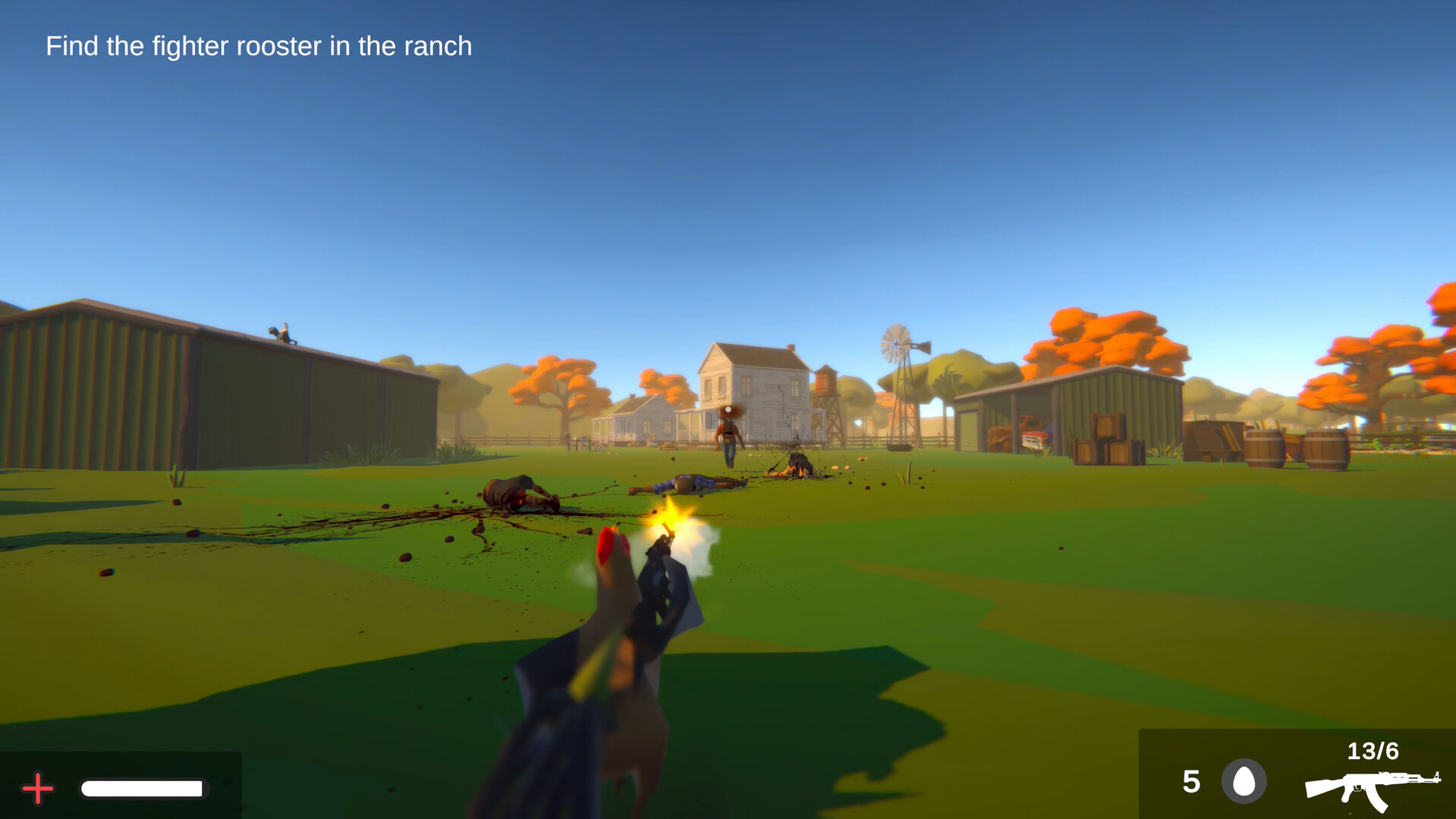Click the white health bar
Image resolution: width=1456 pixels, height=819 pixels.
(143, 789)
